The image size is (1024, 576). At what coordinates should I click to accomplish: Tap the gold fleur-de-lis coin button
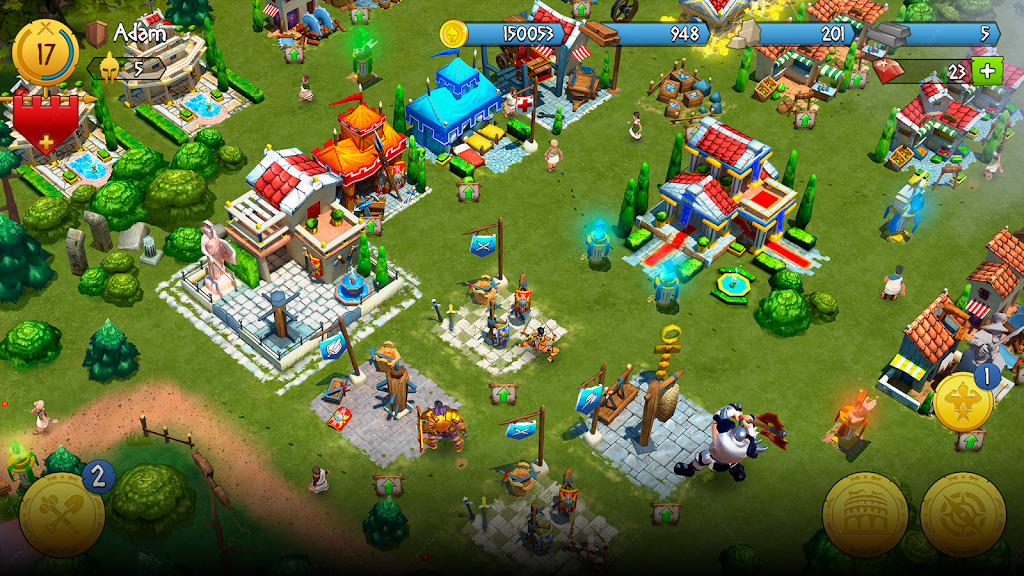pos(963,401)
